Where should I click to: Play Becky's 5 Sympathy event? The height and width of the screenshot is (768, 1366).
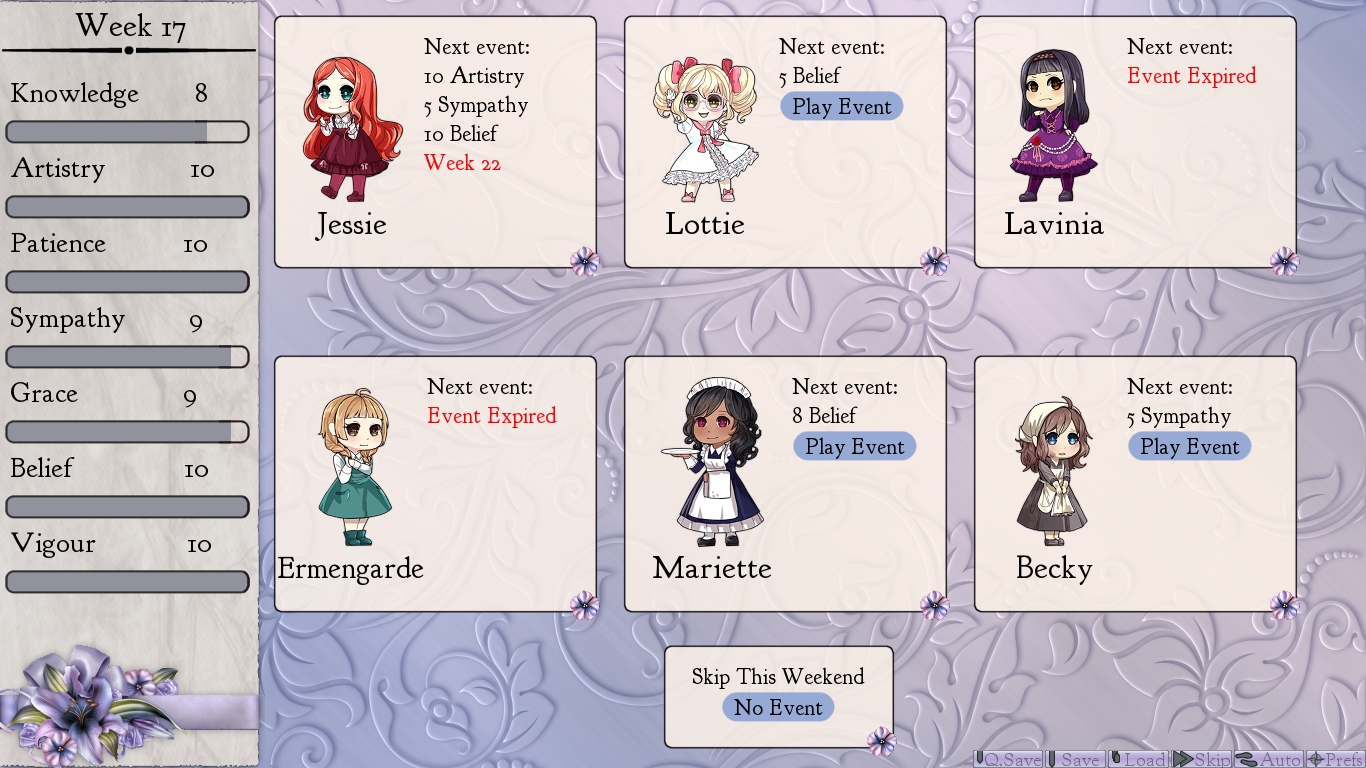coord(1189,446)
